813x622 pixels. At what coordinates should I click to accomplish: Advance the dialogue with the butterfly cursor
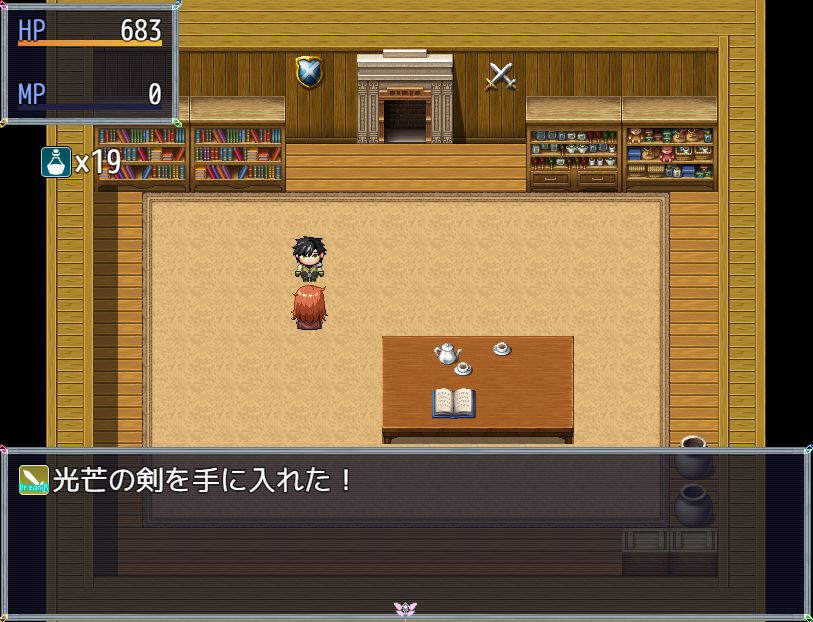pyautogui.click(x=405, y=609)
